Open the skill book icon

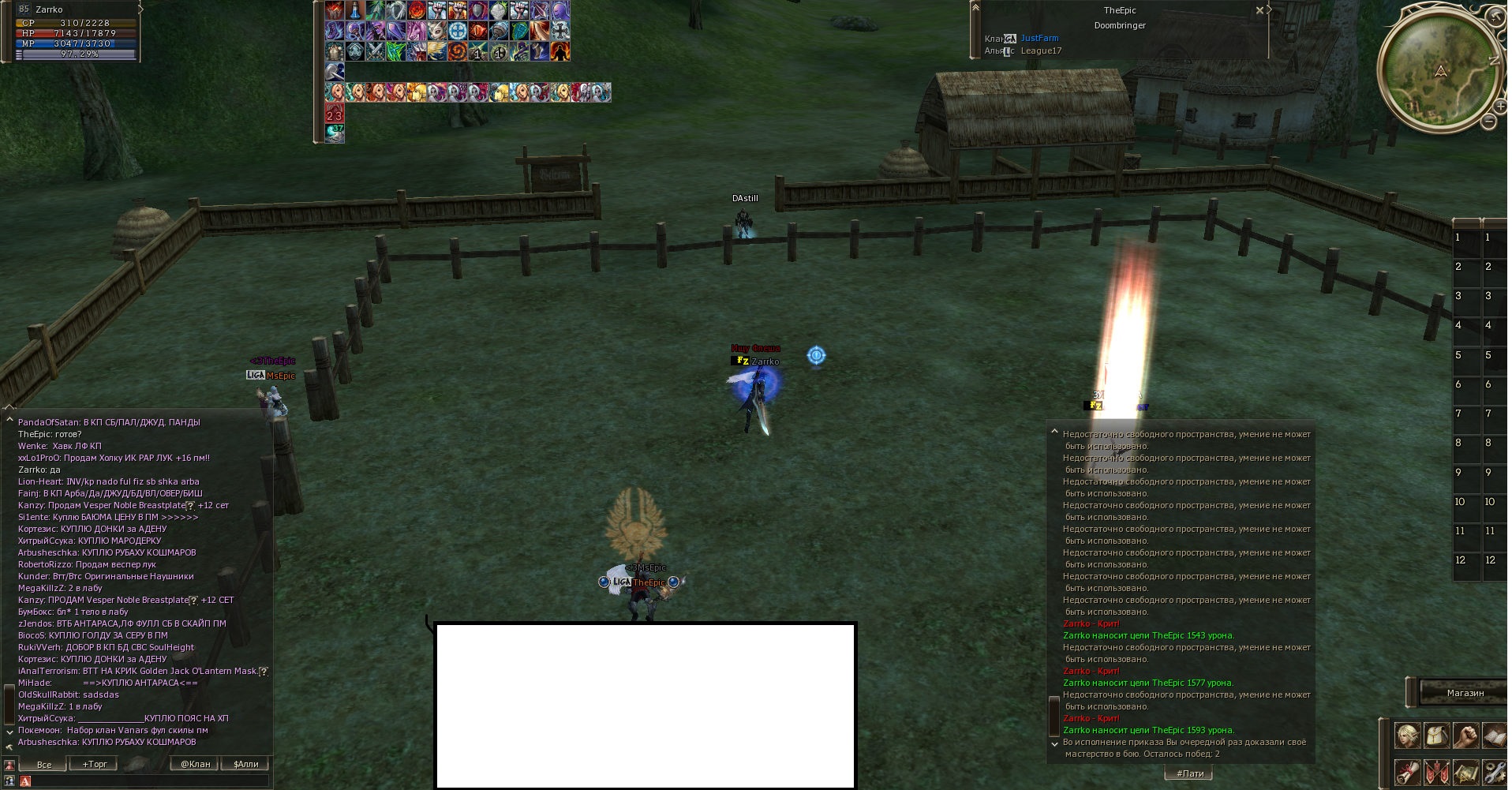pos(1495,736)
